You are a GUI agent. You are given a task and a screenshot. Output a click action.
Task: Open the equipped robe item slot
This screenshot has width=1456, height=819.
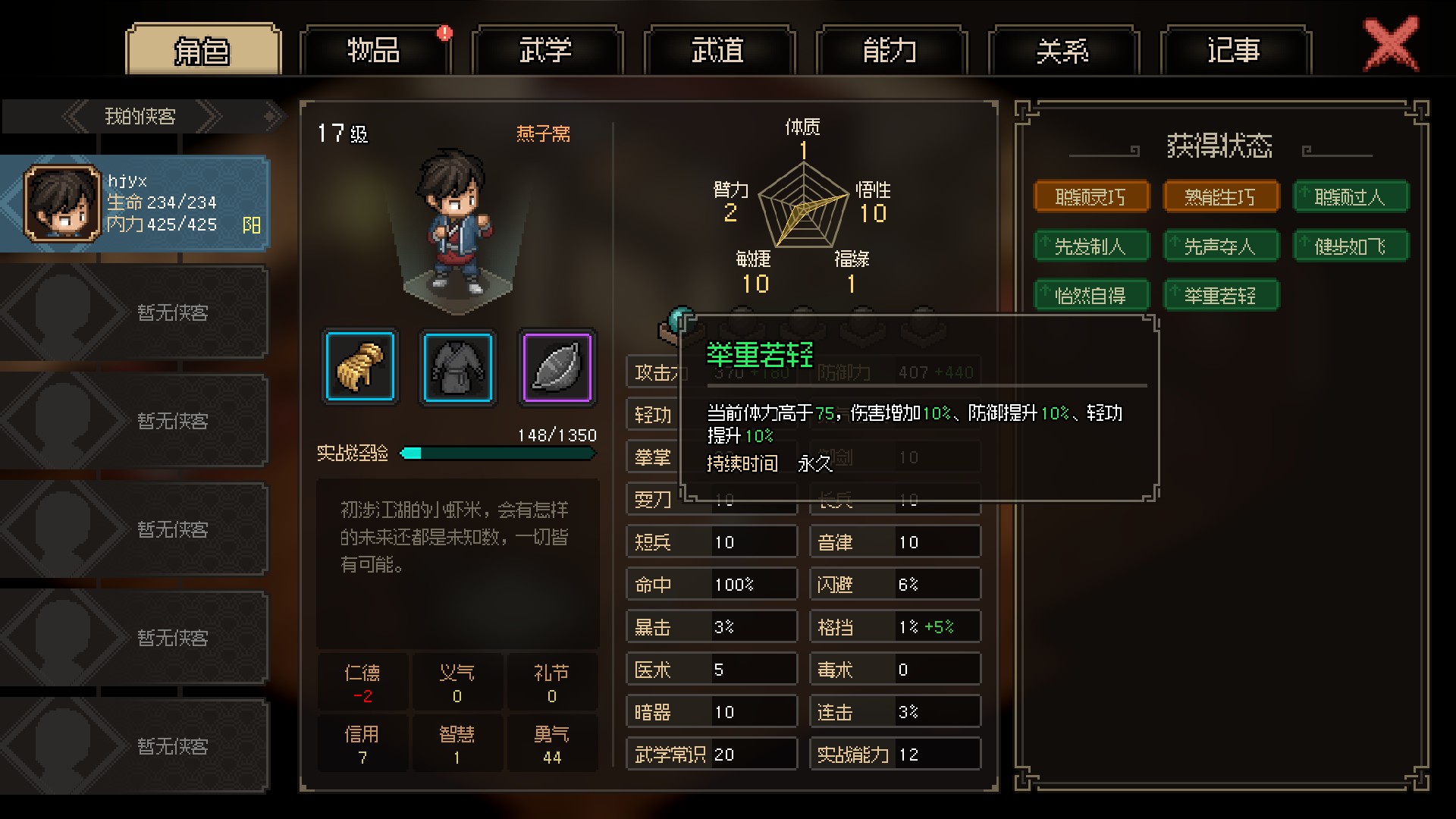[458, 367]
